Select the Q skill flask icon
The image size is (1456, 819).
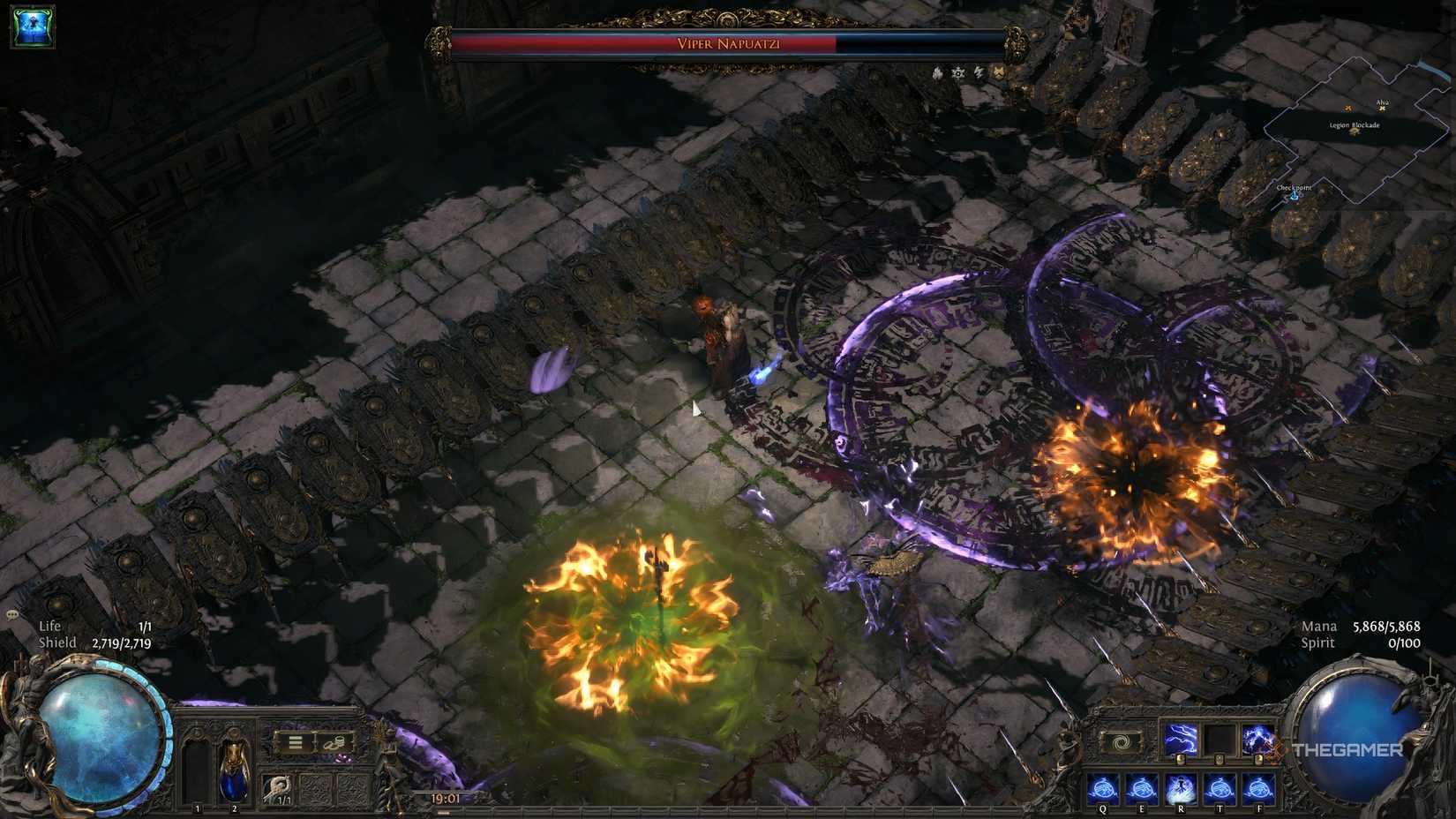1102,788
